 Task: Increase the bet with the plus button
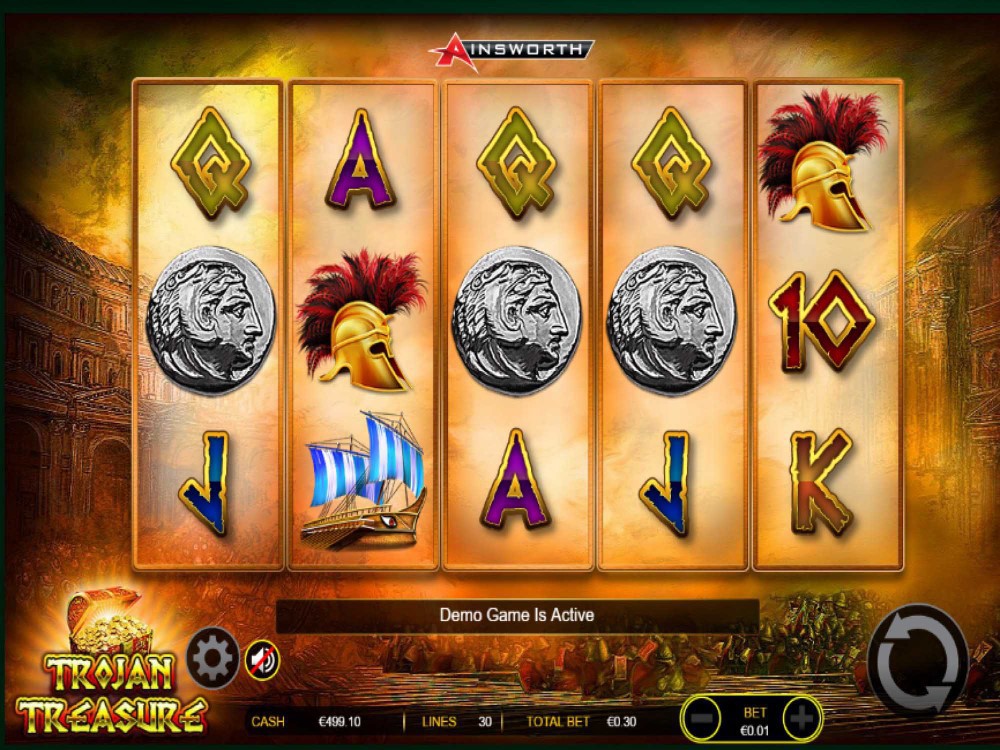801,718
